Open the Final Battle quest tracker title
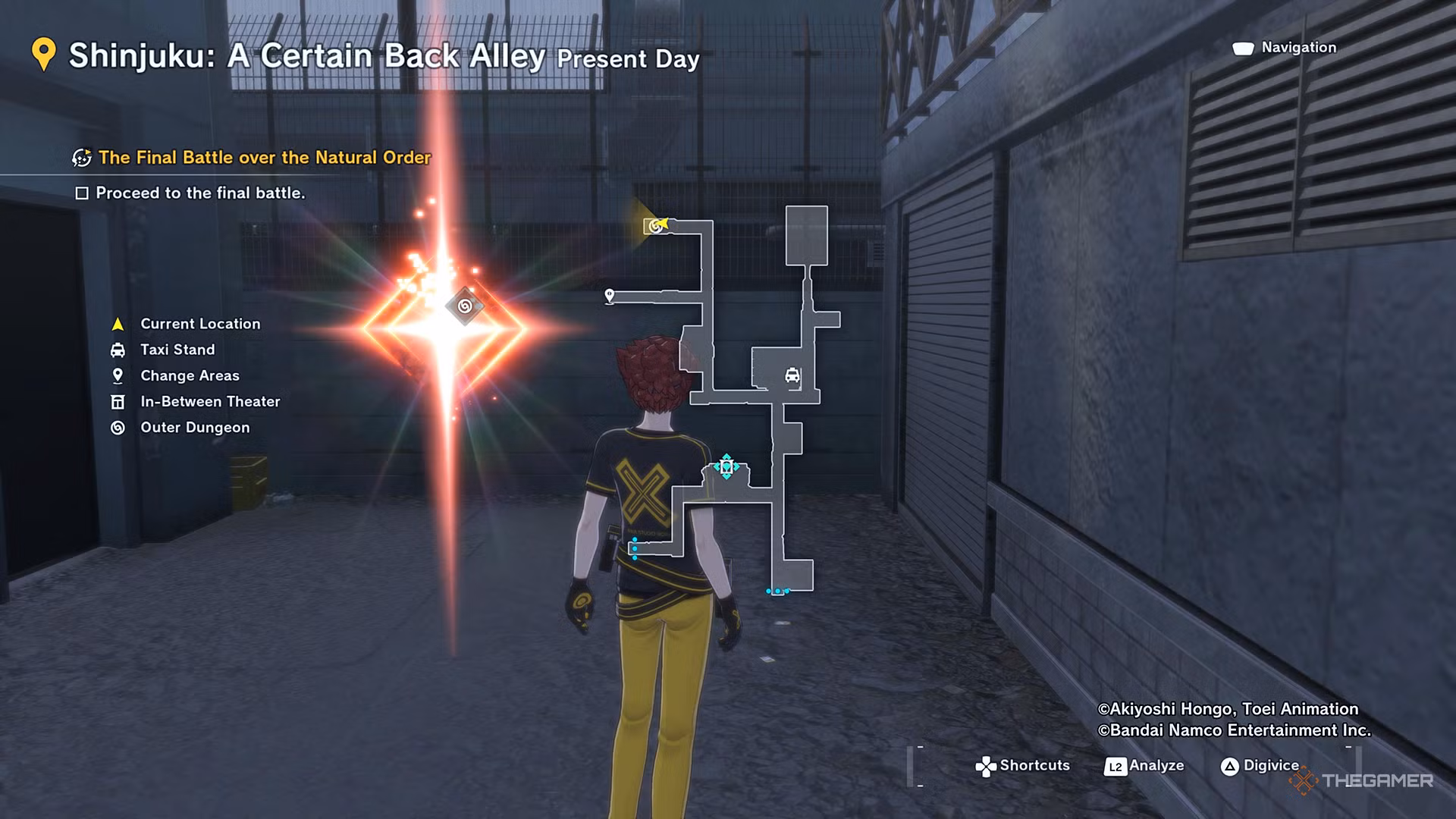The height and width of the screenshot is (819, 1456). pos(264,158)
